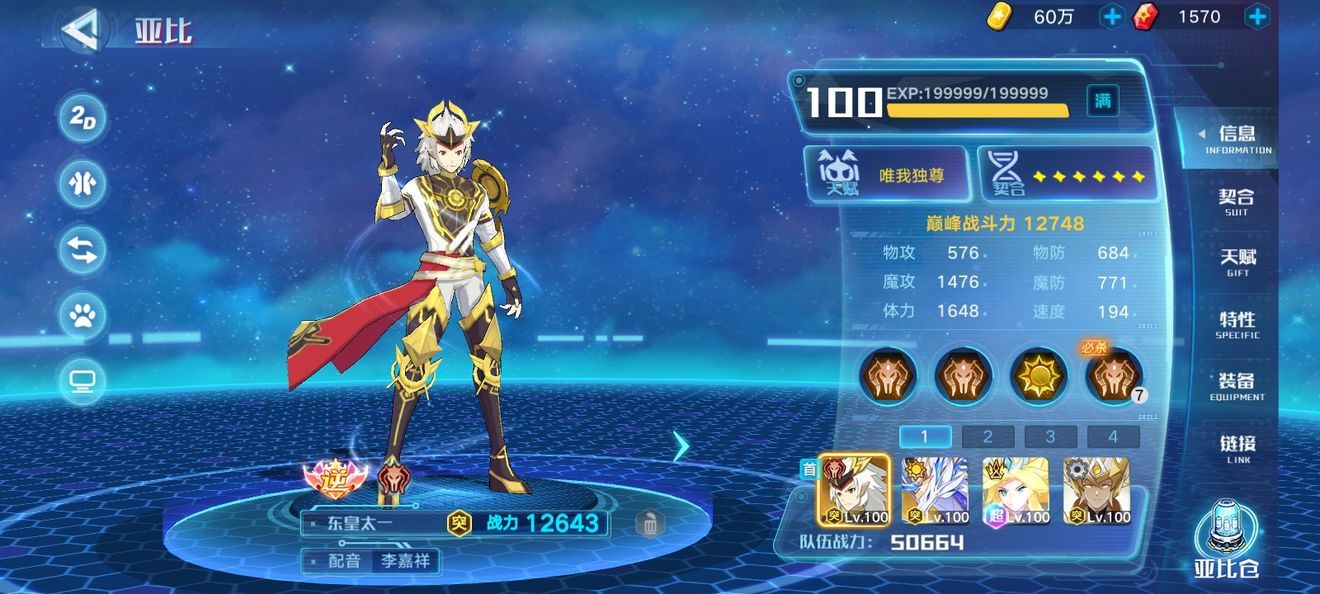This screenshot has width=1320, height=594.
Task: Open the 契合 Suit tab
Action: click(1237, 200)
